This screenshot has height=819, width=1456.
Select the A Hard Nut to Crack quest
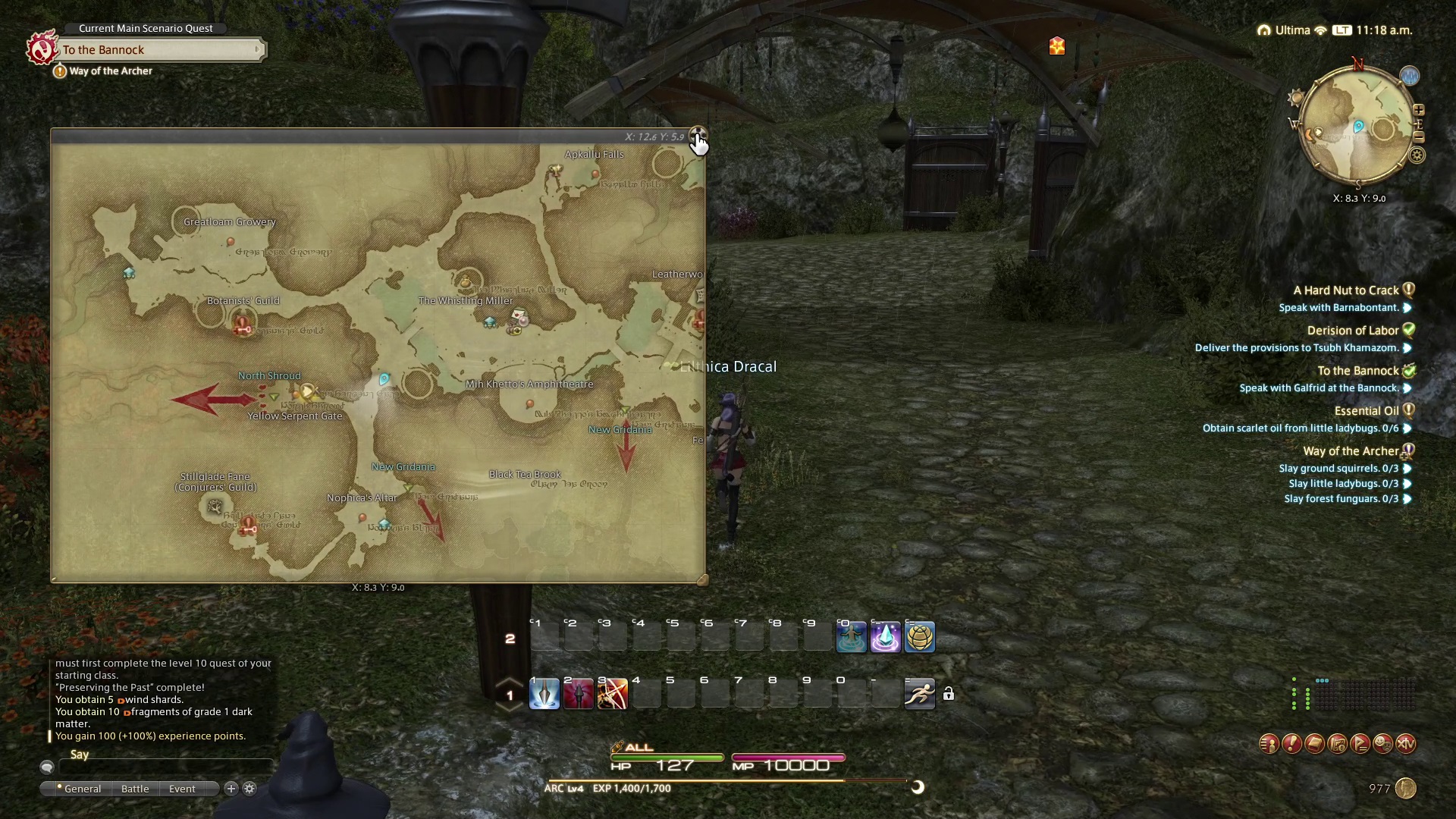click(x=1345, y=290)
